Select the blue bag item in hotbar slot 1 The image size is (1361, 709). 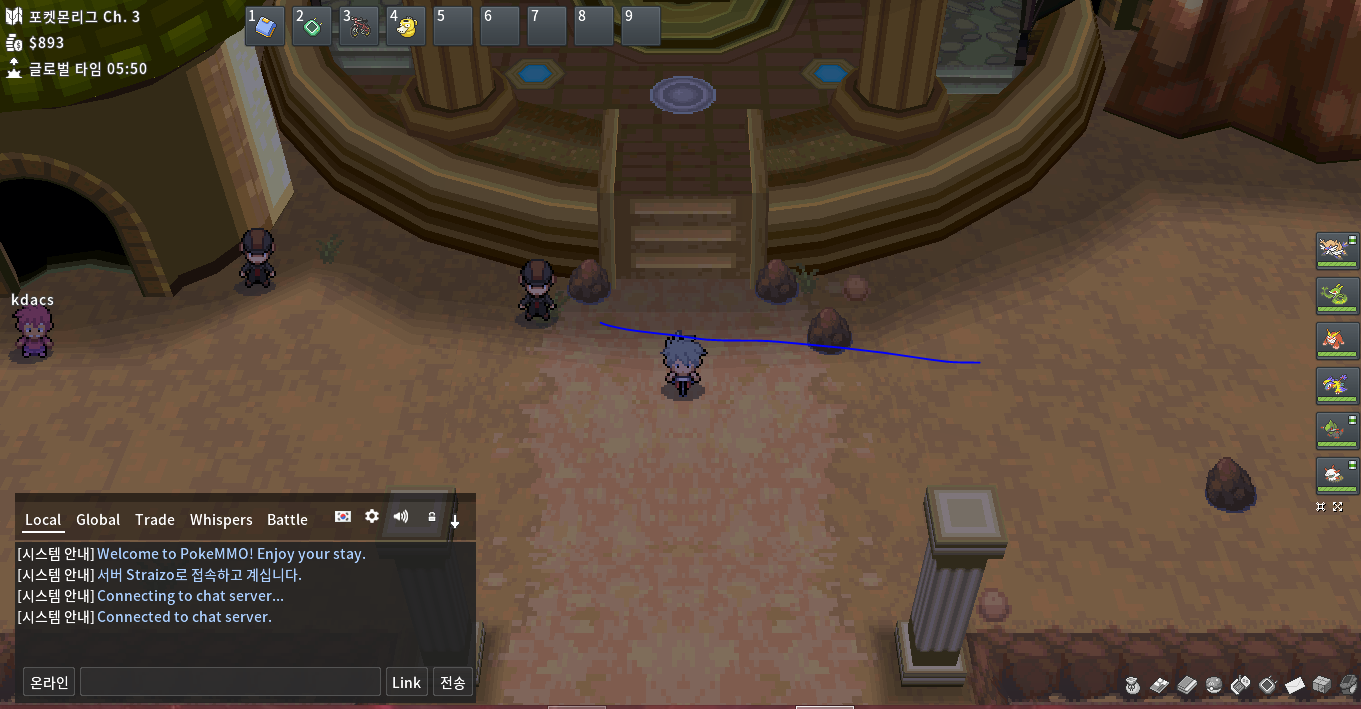pos(265,26)
